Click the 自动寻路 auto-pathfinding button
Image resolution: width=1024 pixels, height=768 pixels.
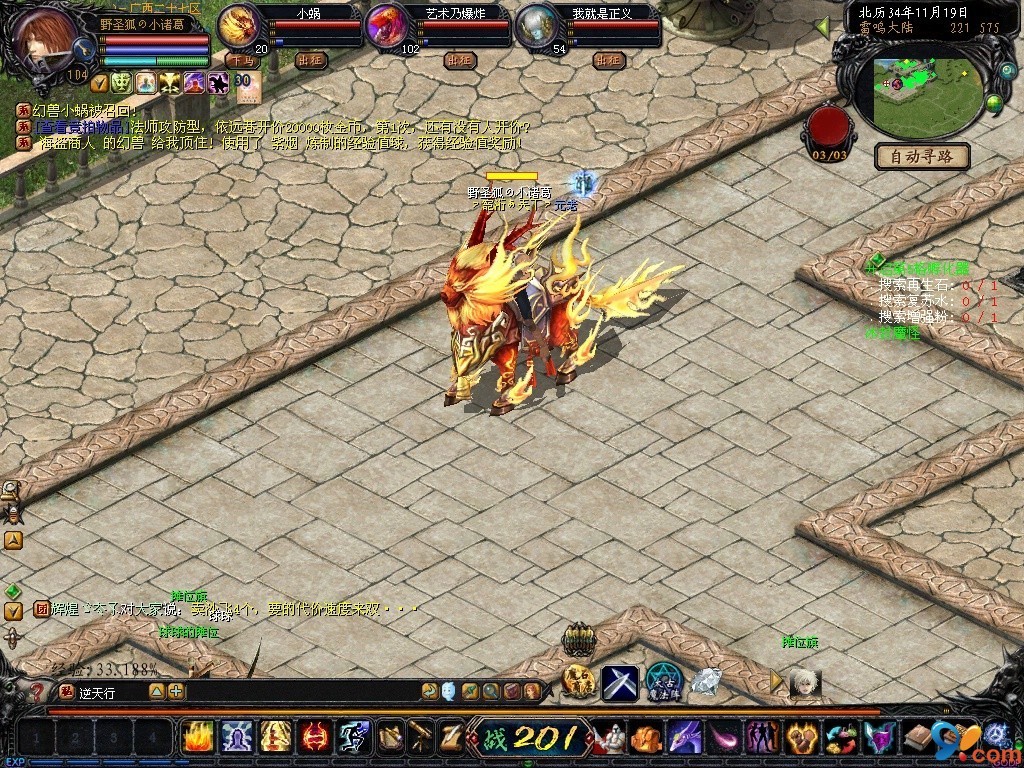922,156
